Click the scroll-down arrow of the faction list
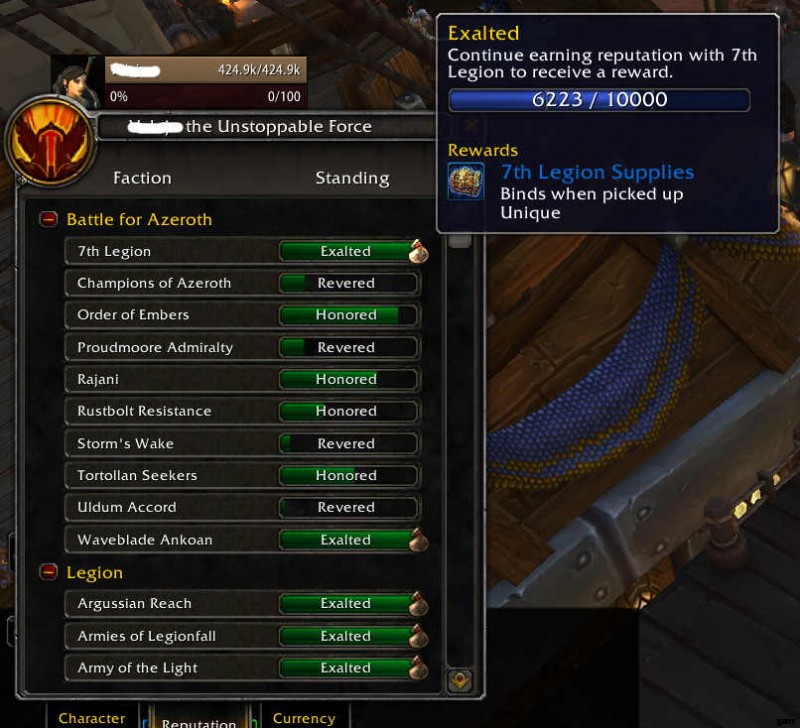This screenshot has width=800, height=728. (459, 680)
